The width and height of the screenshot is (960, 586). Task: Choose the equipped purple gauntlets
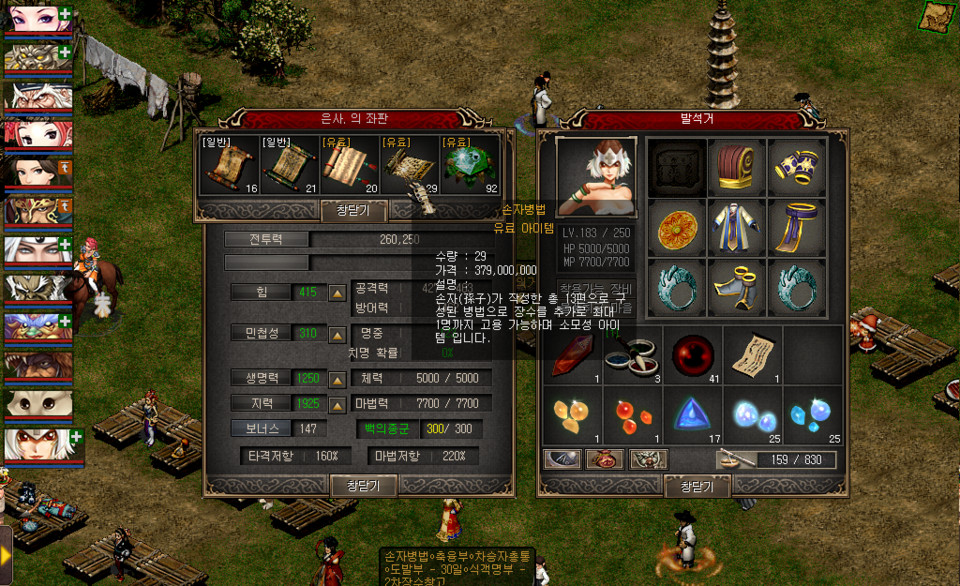coord(796,167)
